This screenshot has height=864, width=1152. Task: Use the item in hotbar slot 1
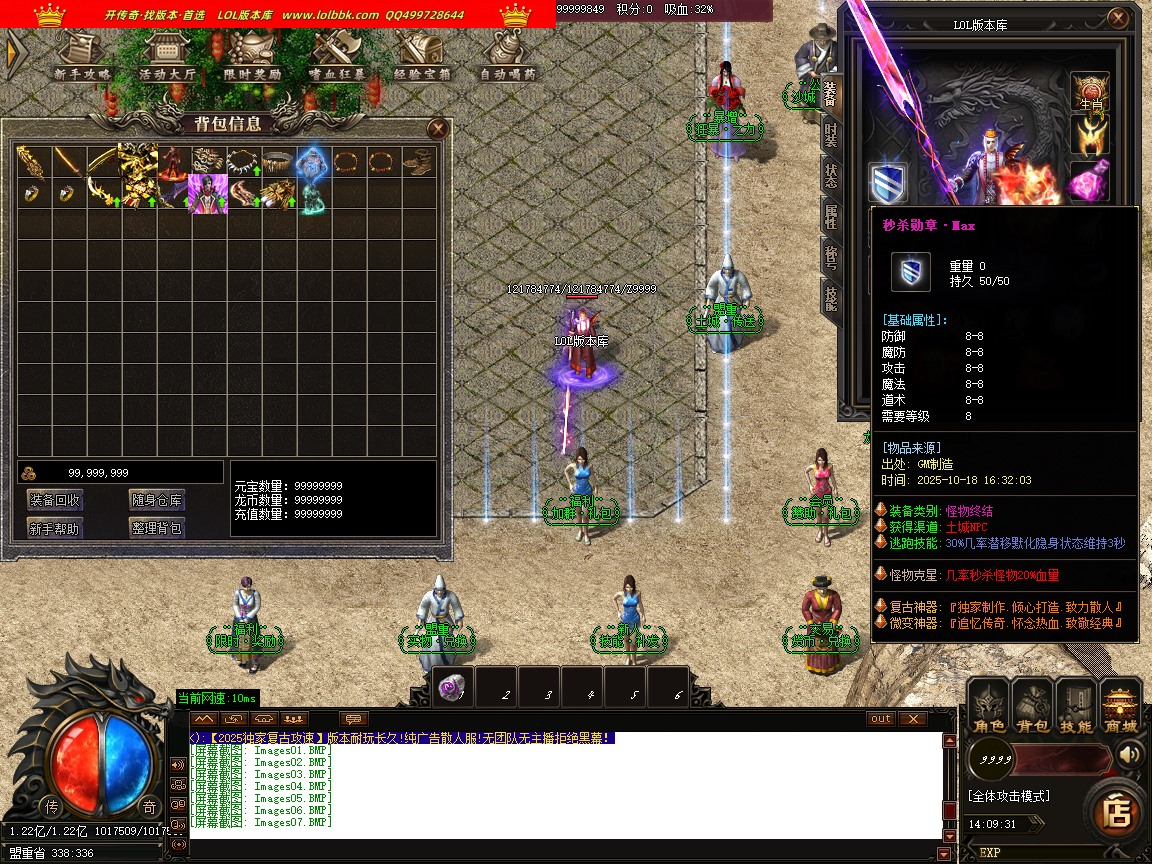point(454,687)
